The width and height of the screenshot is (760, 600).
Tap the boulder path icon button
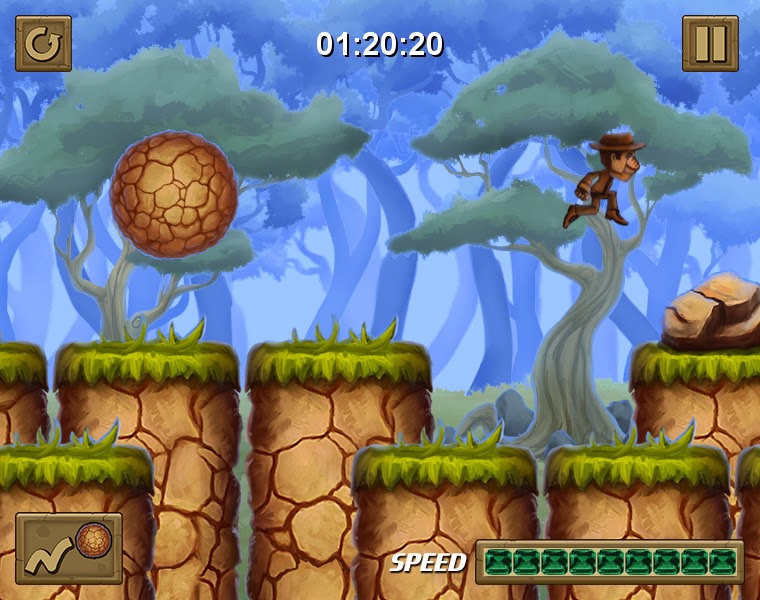click(69, 548)
